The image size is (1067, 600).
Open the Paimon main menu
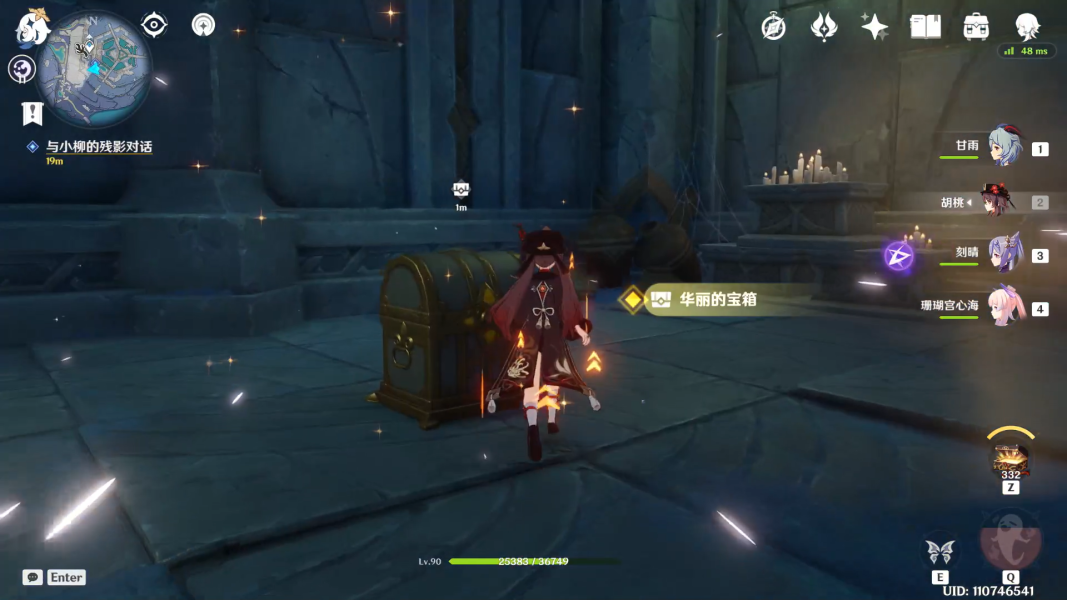[30, 26]
